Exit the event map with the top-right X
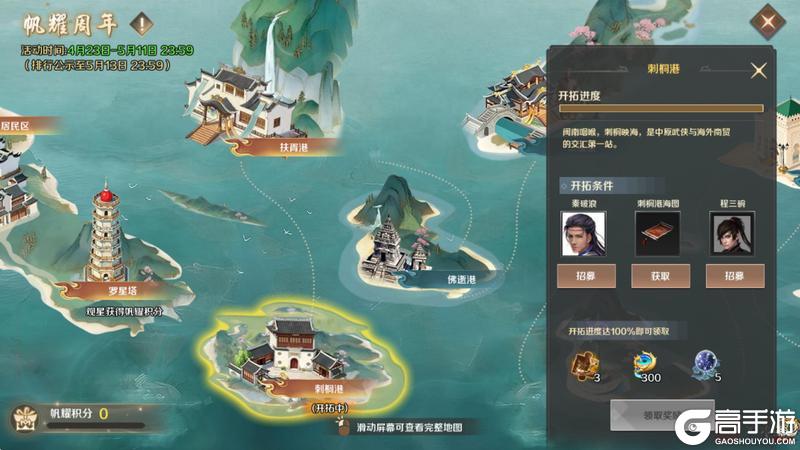This screenshot has width=800, height=450. click(768, 21)
